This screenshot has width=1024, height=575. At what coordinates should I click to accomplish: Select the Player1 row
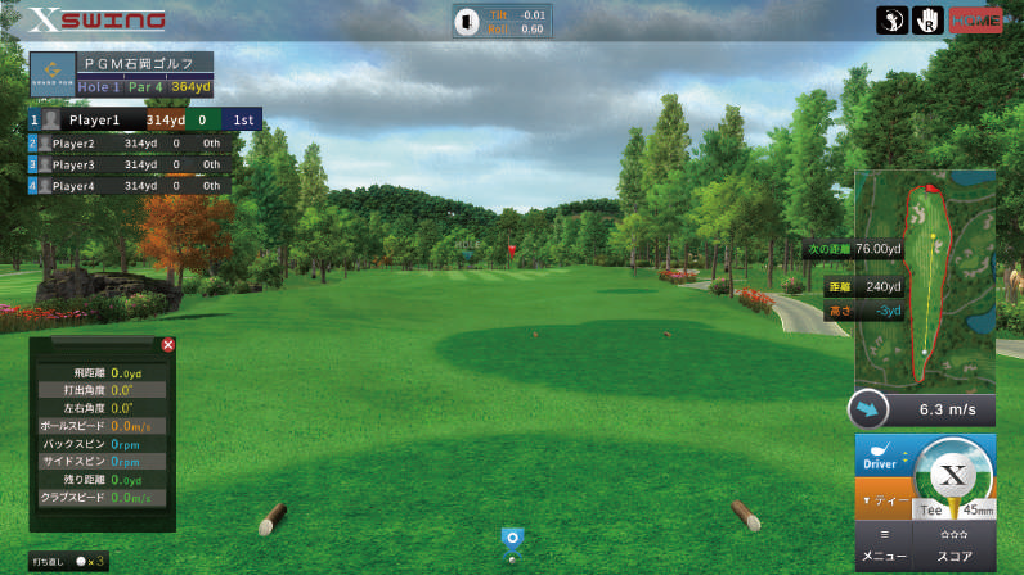[145, 120]
